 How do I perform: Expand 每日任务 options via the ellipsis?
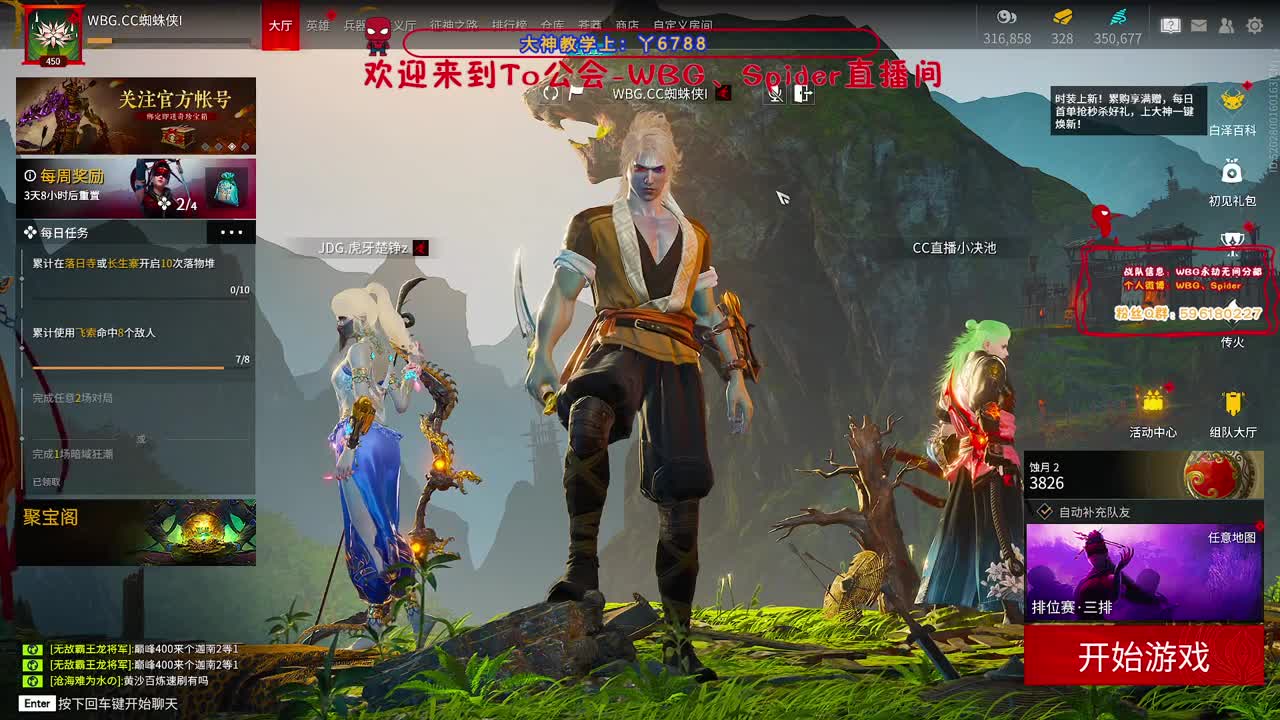pyautogui.click(x=232, y=232)
